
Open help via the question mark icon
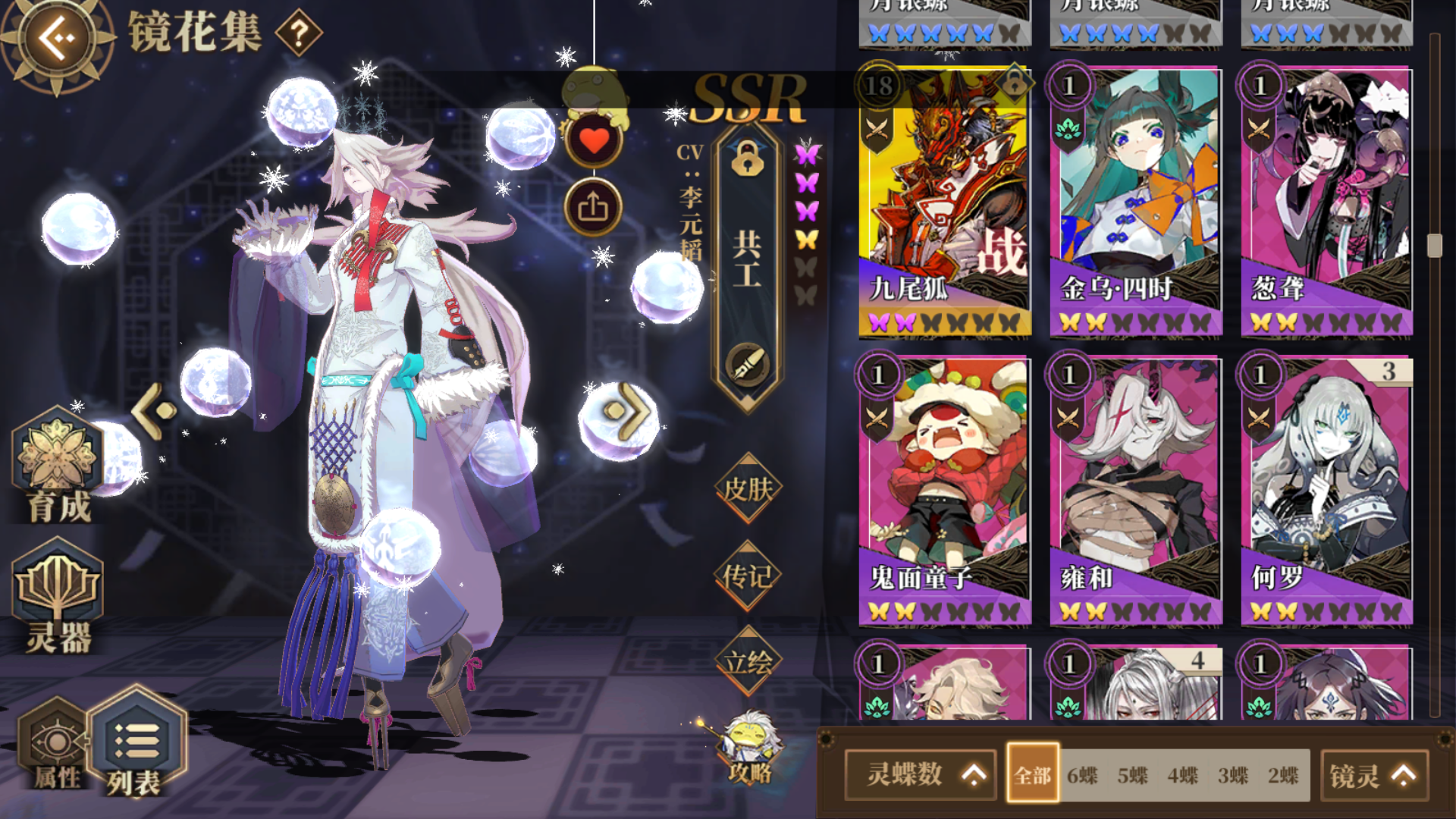point(299,33)
